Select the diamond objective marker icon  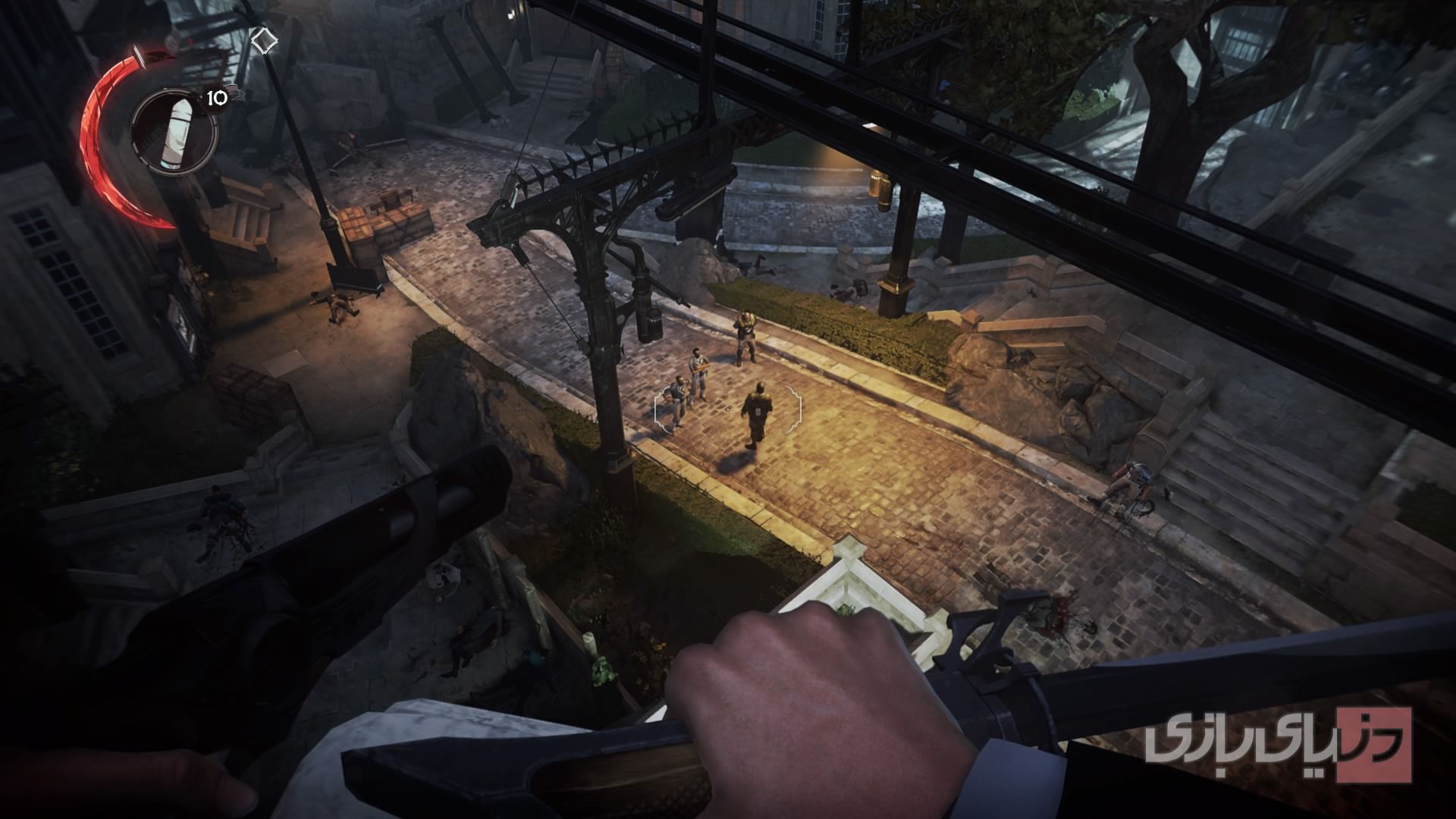point(263,40)
